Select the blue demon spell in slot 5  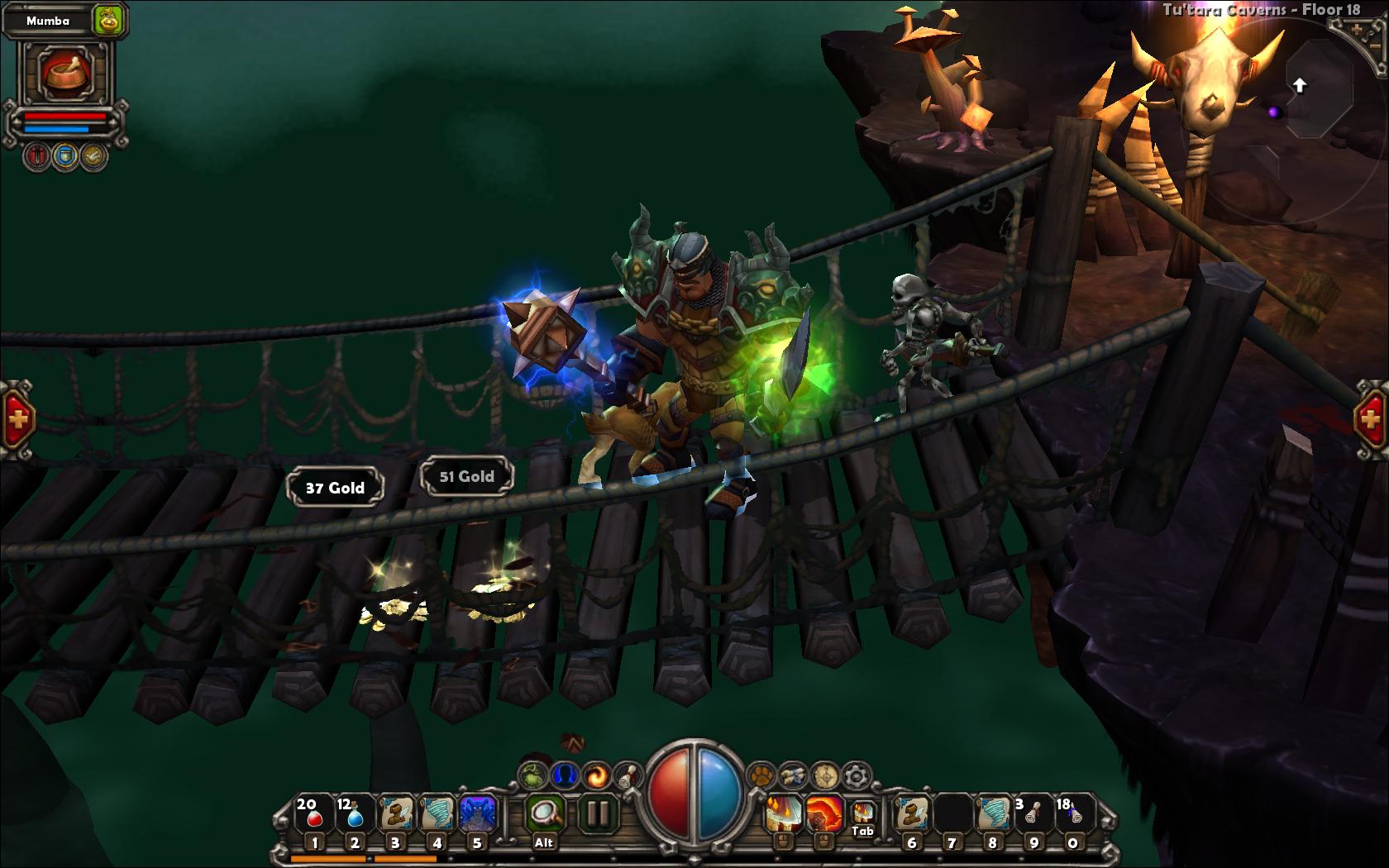pyautogui.click(x=477, y=814)
